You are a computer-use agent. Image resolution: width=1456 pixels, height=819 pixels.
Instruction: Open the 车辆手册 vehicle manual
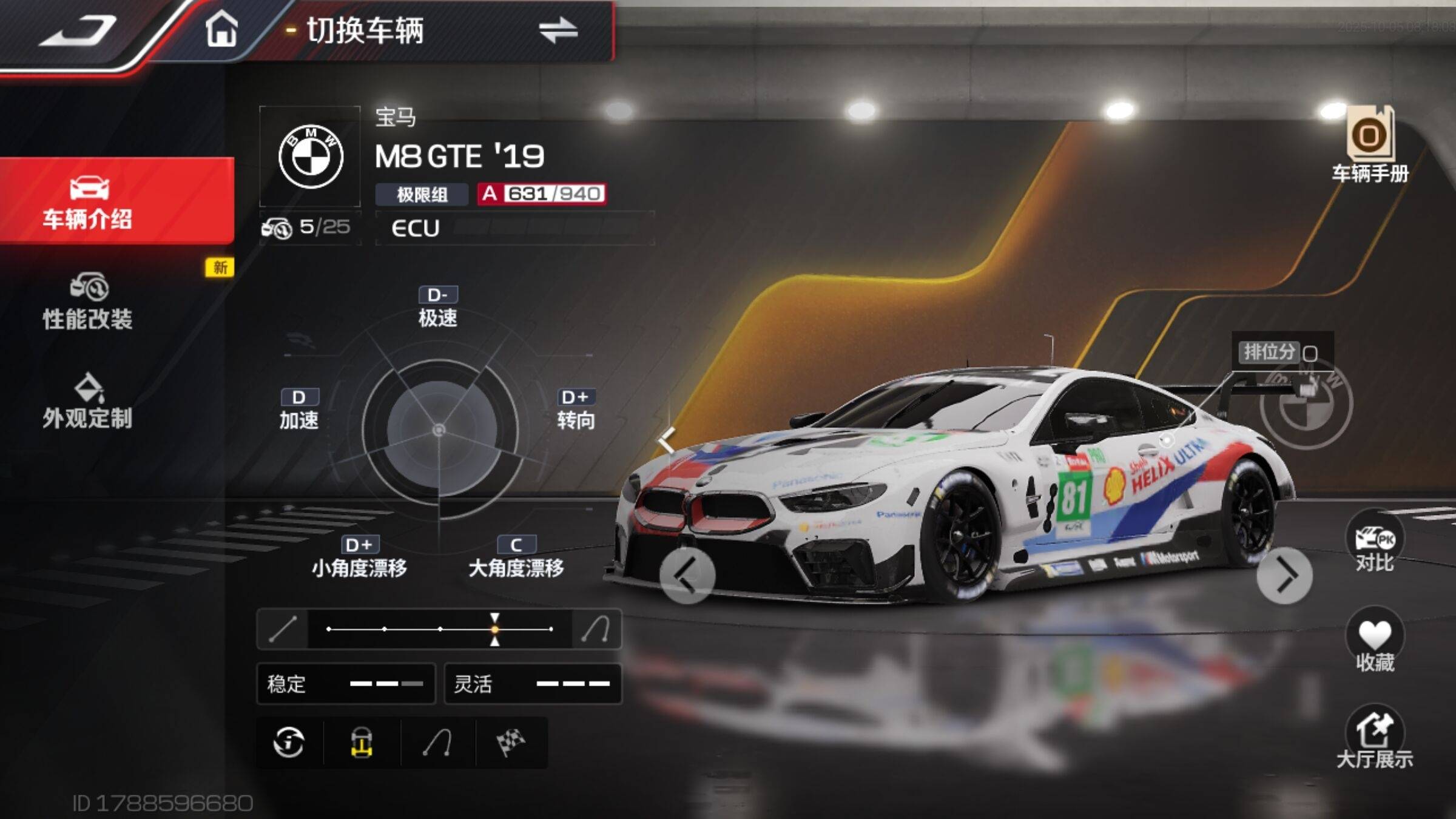pyautogui.click(x=1370, y=146)
